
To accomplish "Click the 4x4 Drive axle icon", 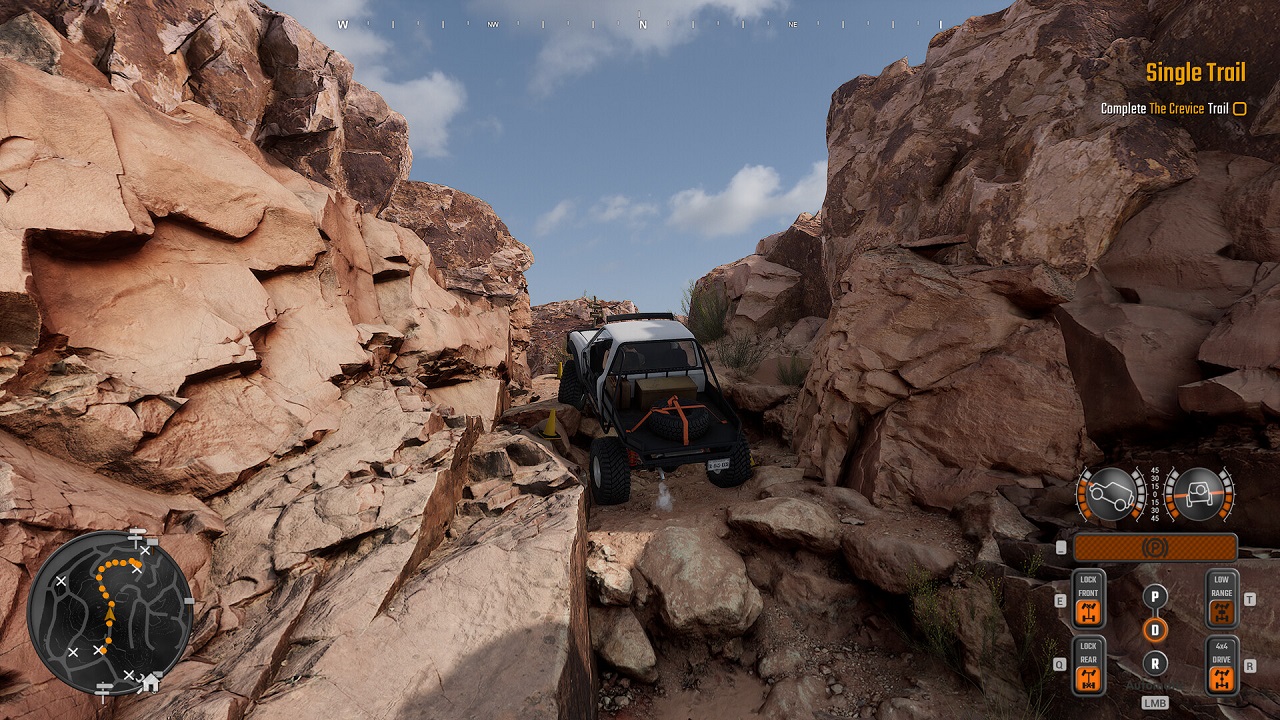I will tap(1222, 677).
